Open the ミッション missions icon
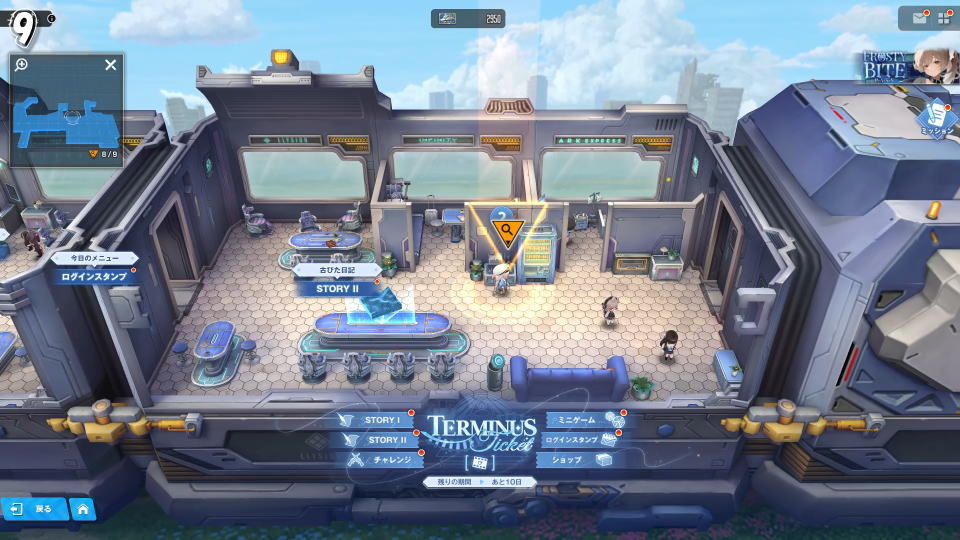 [938, 118]
